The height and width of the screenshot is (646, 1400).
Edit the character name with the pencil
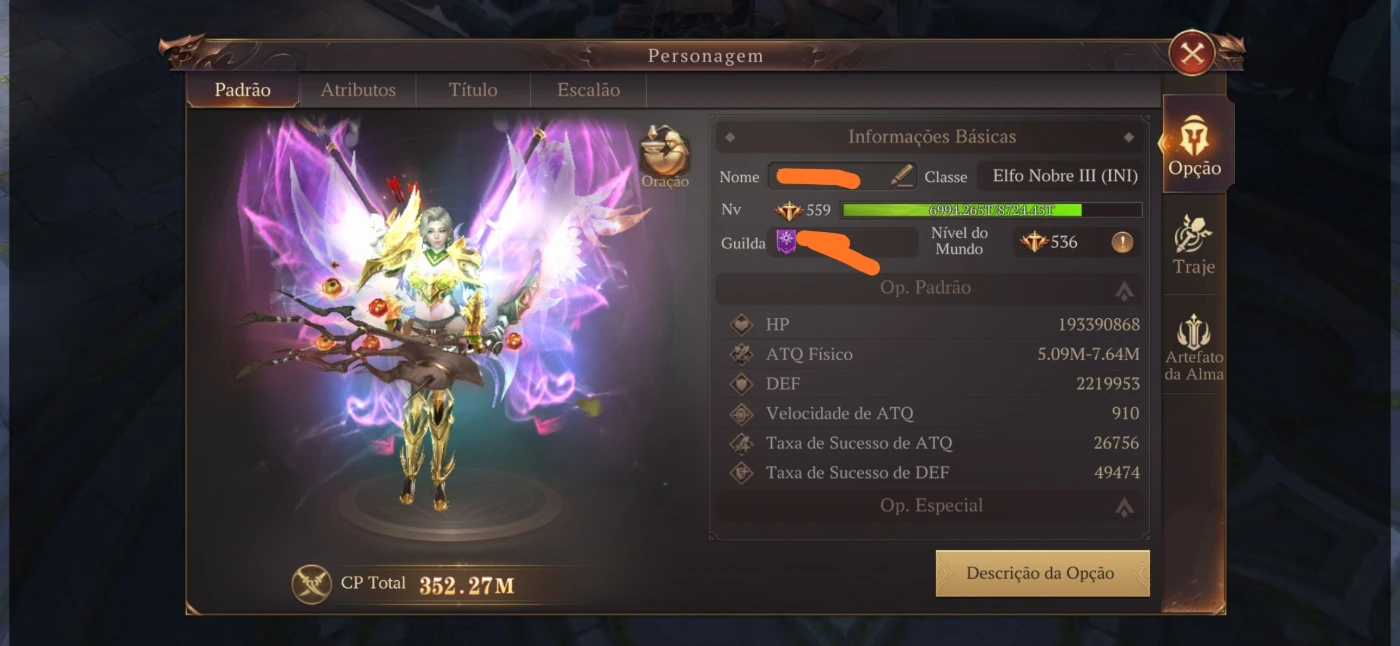point(902,176)
